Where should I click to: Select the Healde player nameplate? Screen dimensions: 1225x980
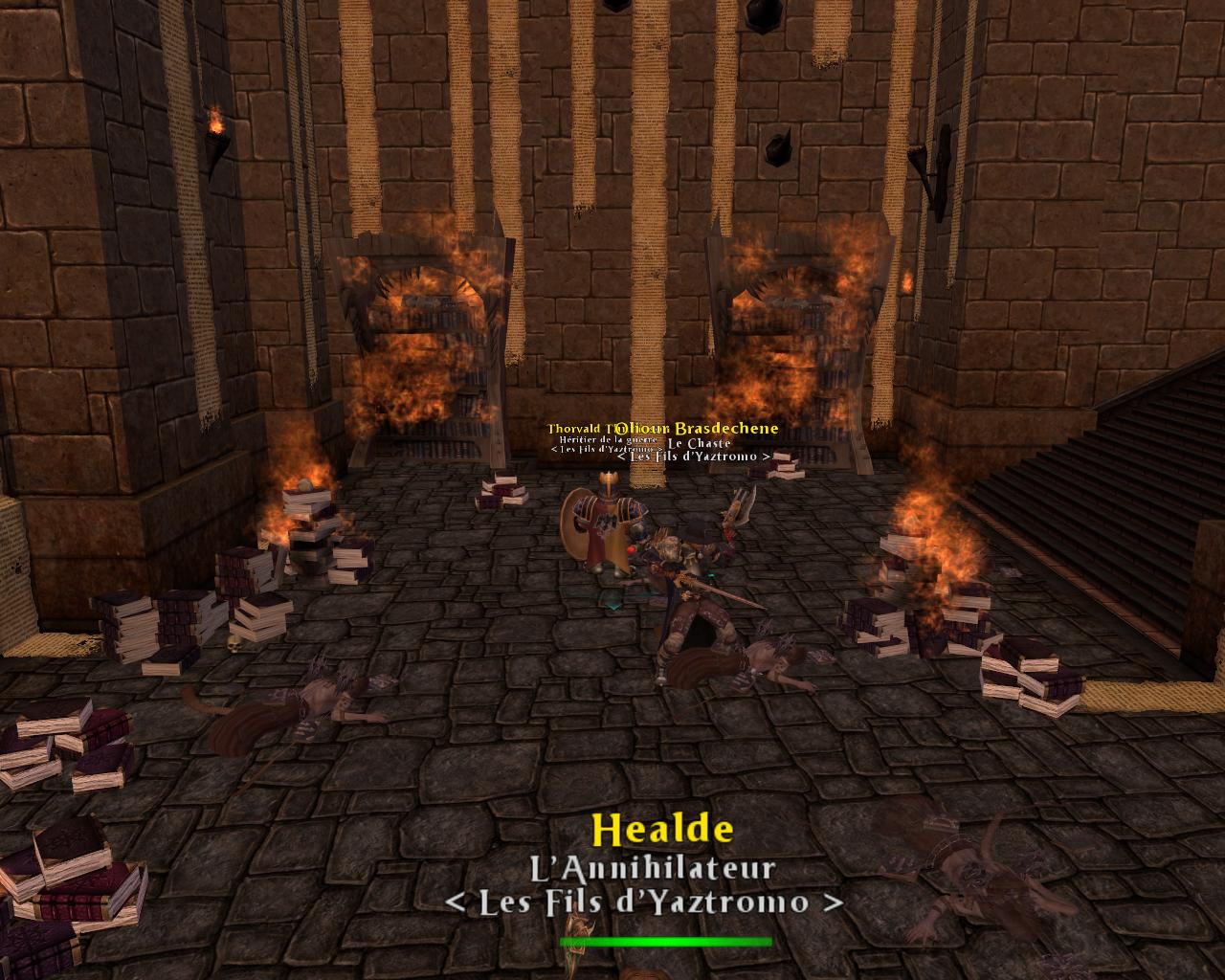(663, 831)
